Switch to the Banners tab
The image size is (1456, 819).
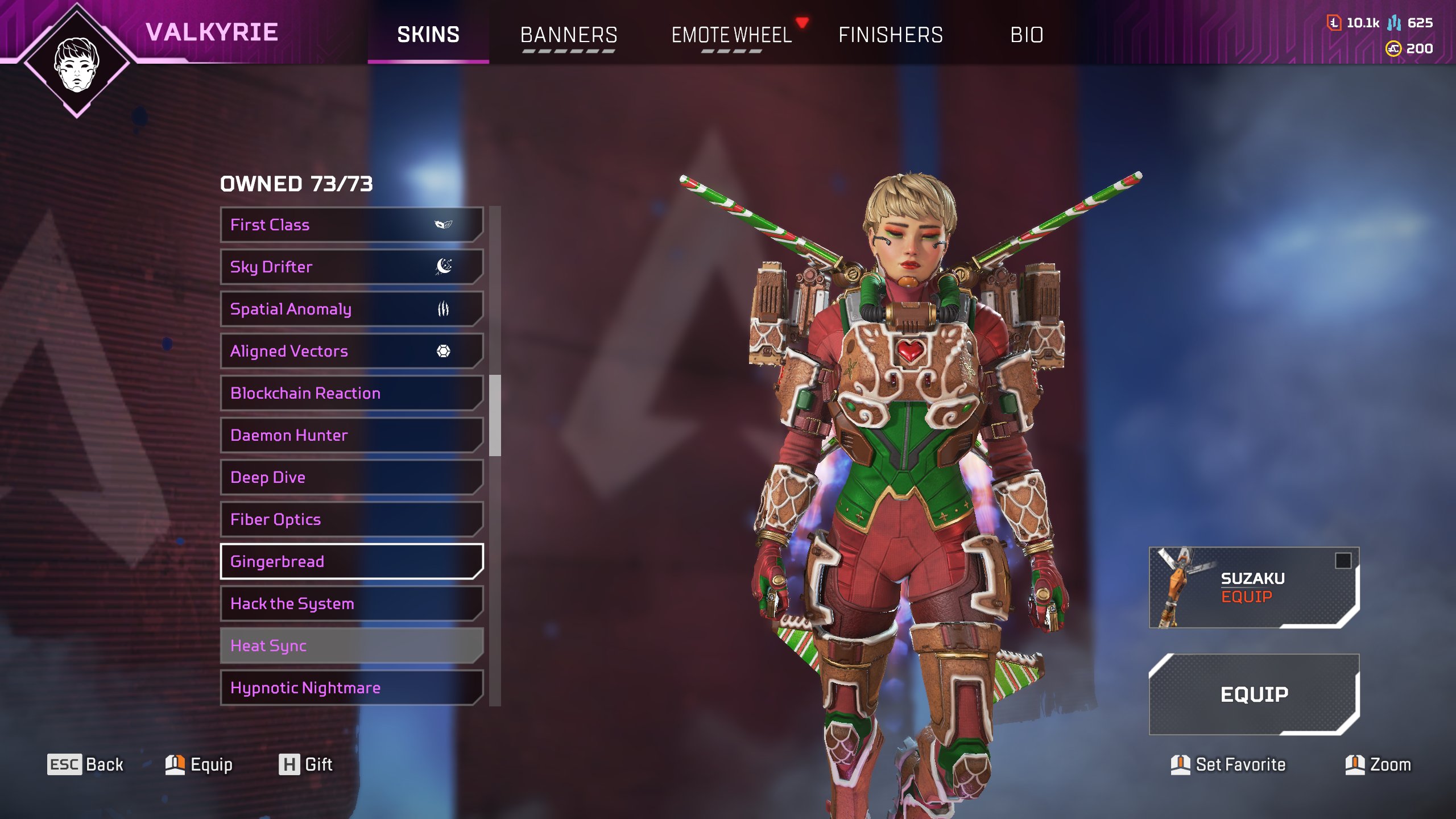pyautogui.click(x=568, y=35)
